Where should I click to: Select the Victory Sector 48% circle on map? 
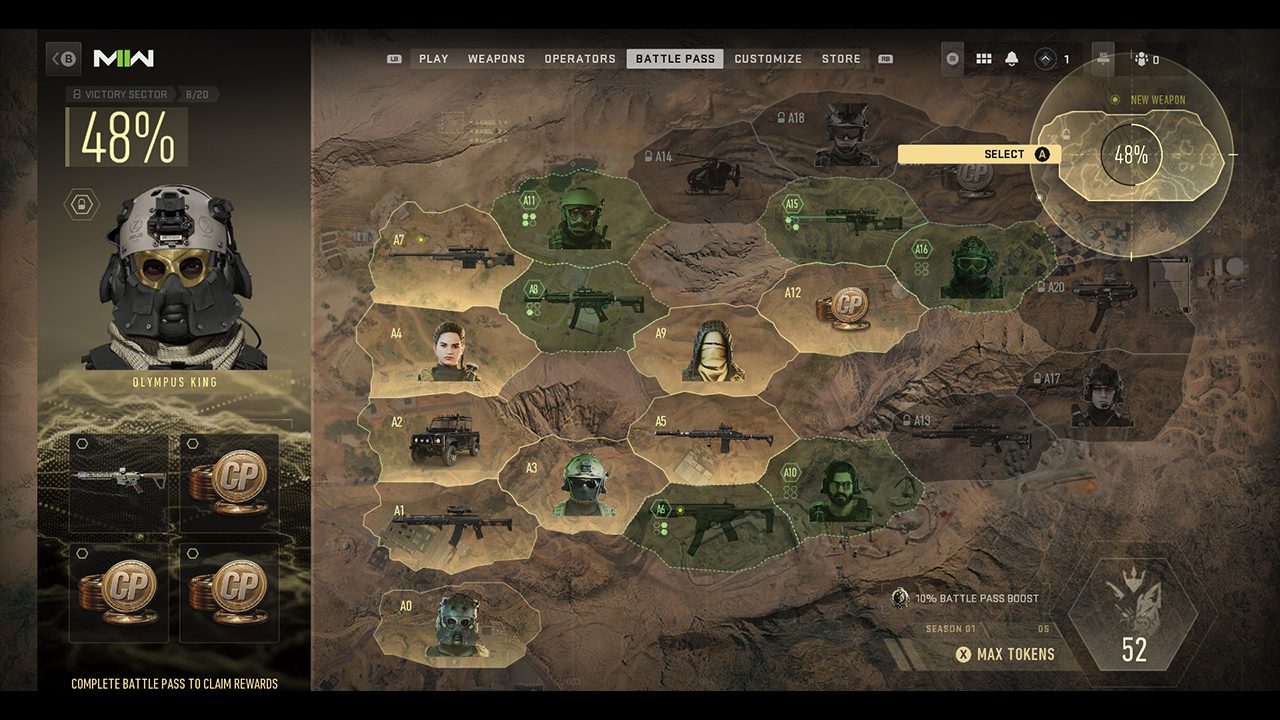(1130, 155)
